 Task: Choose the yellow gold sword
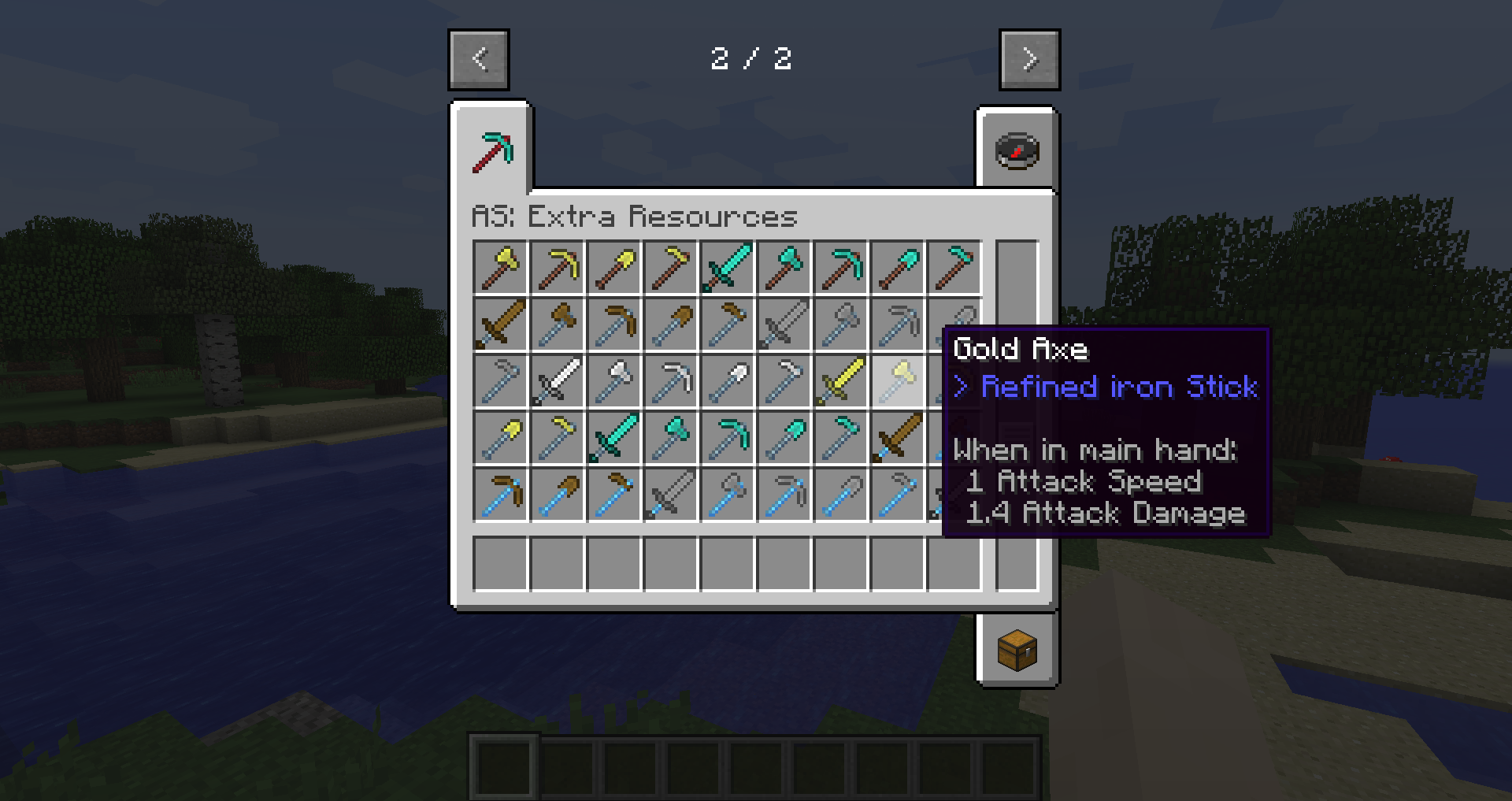pyautogui.click(x=840, y=381)
